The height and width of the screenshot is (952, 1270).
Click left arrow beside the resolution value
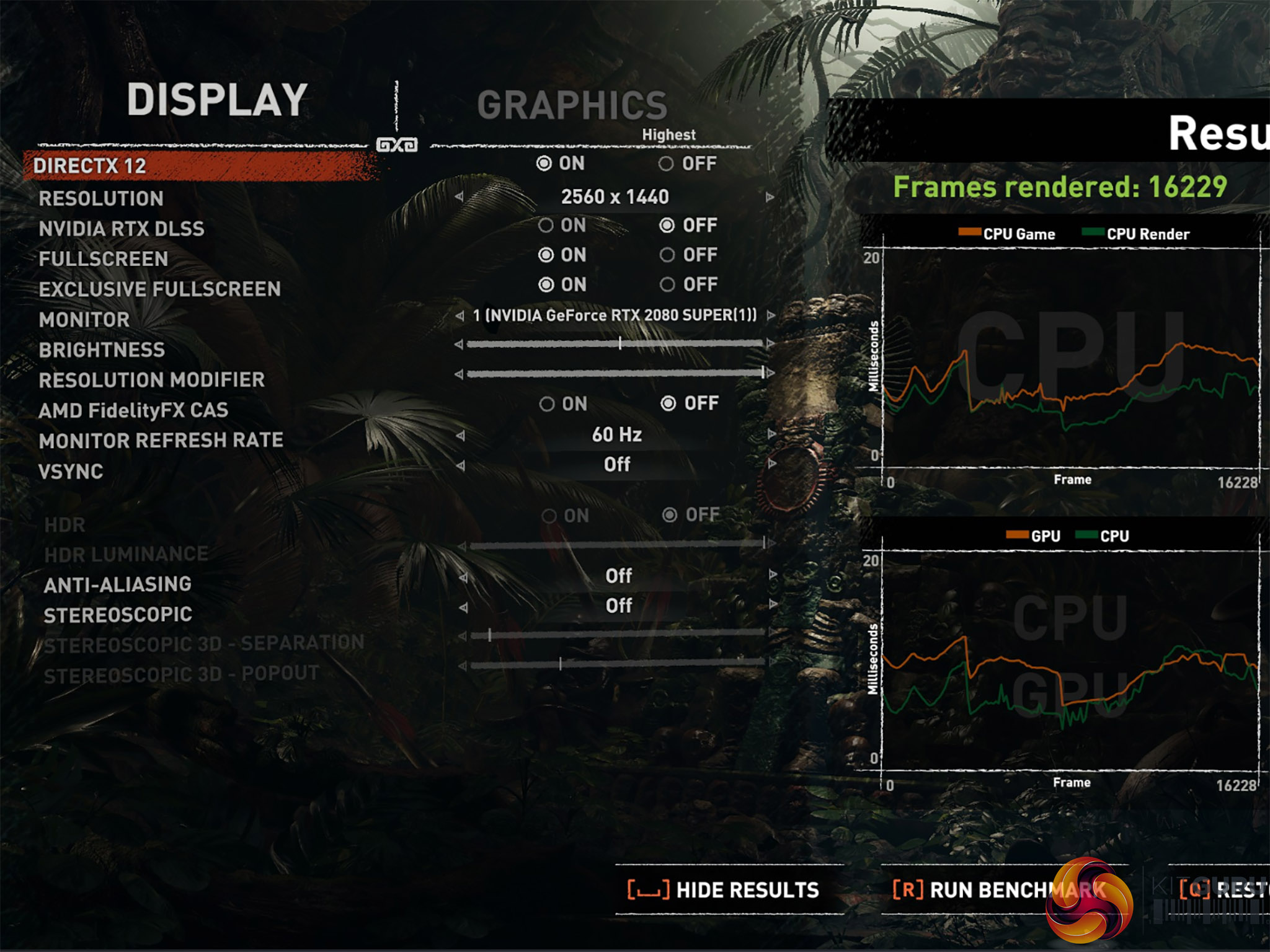[459, 197]
